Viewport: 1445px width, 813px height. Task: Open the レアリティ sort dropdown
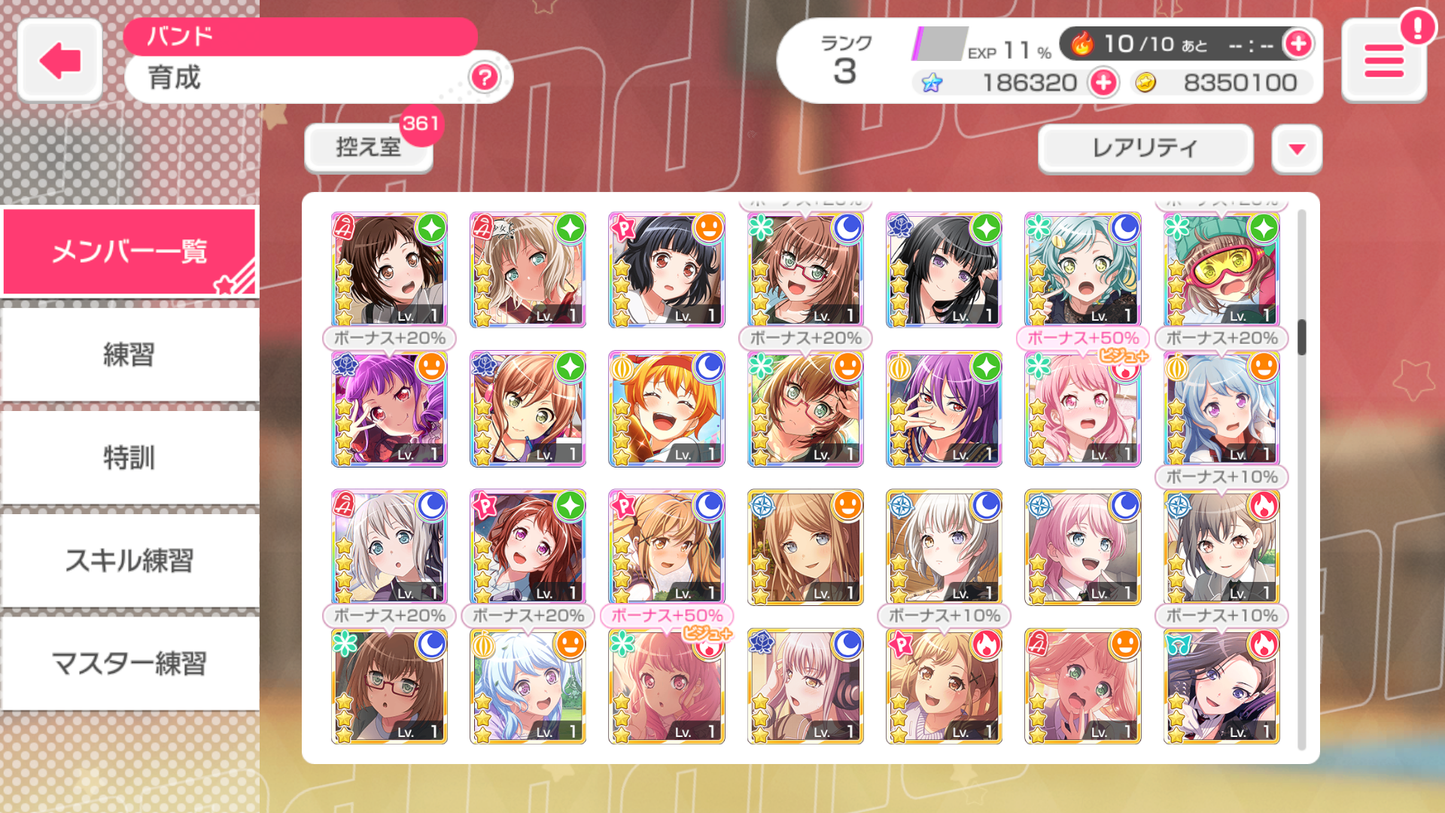point(1144,148)
